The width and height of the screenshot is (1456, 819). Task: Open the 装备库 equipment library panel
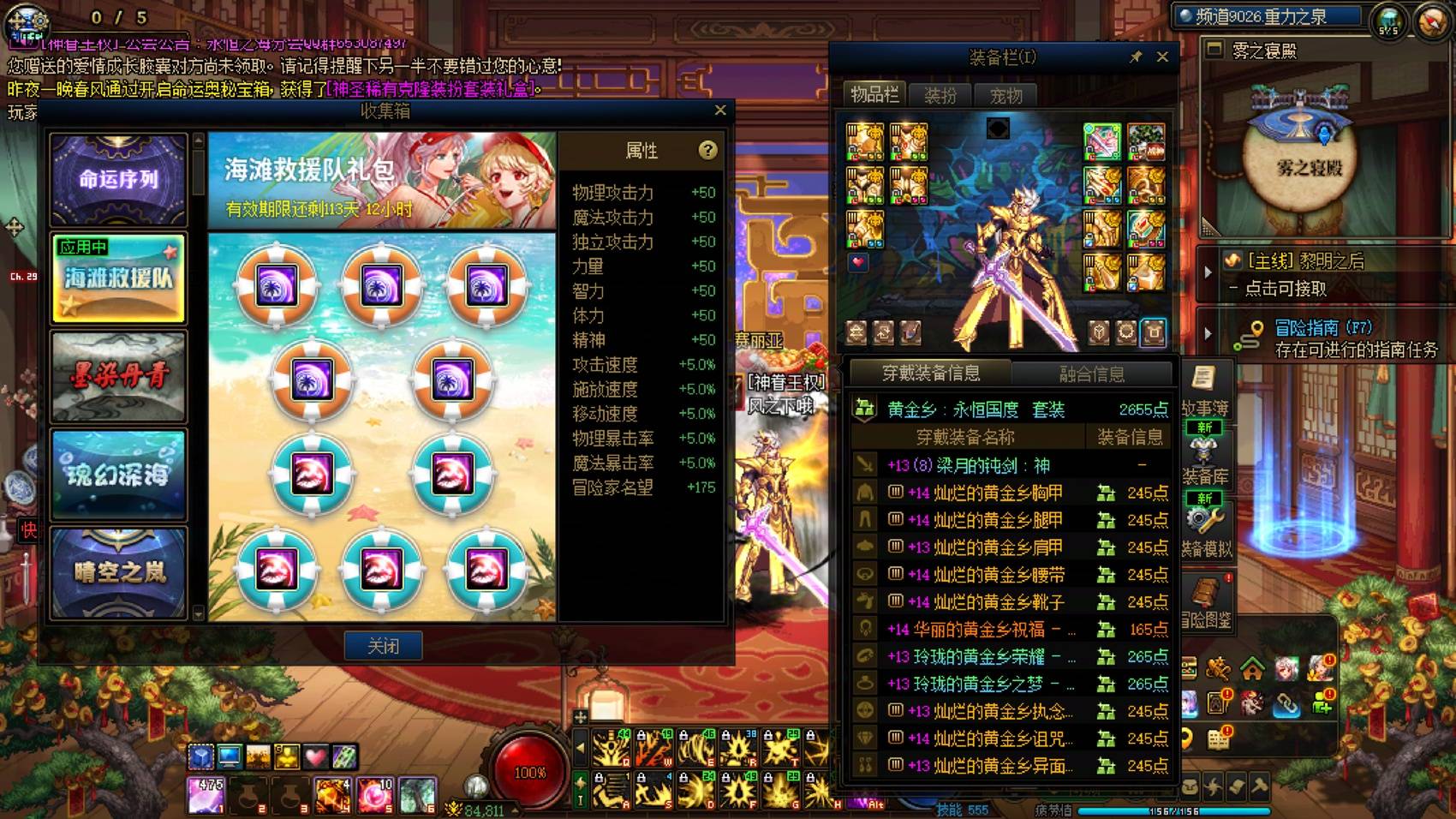[x=1204, y=449]
